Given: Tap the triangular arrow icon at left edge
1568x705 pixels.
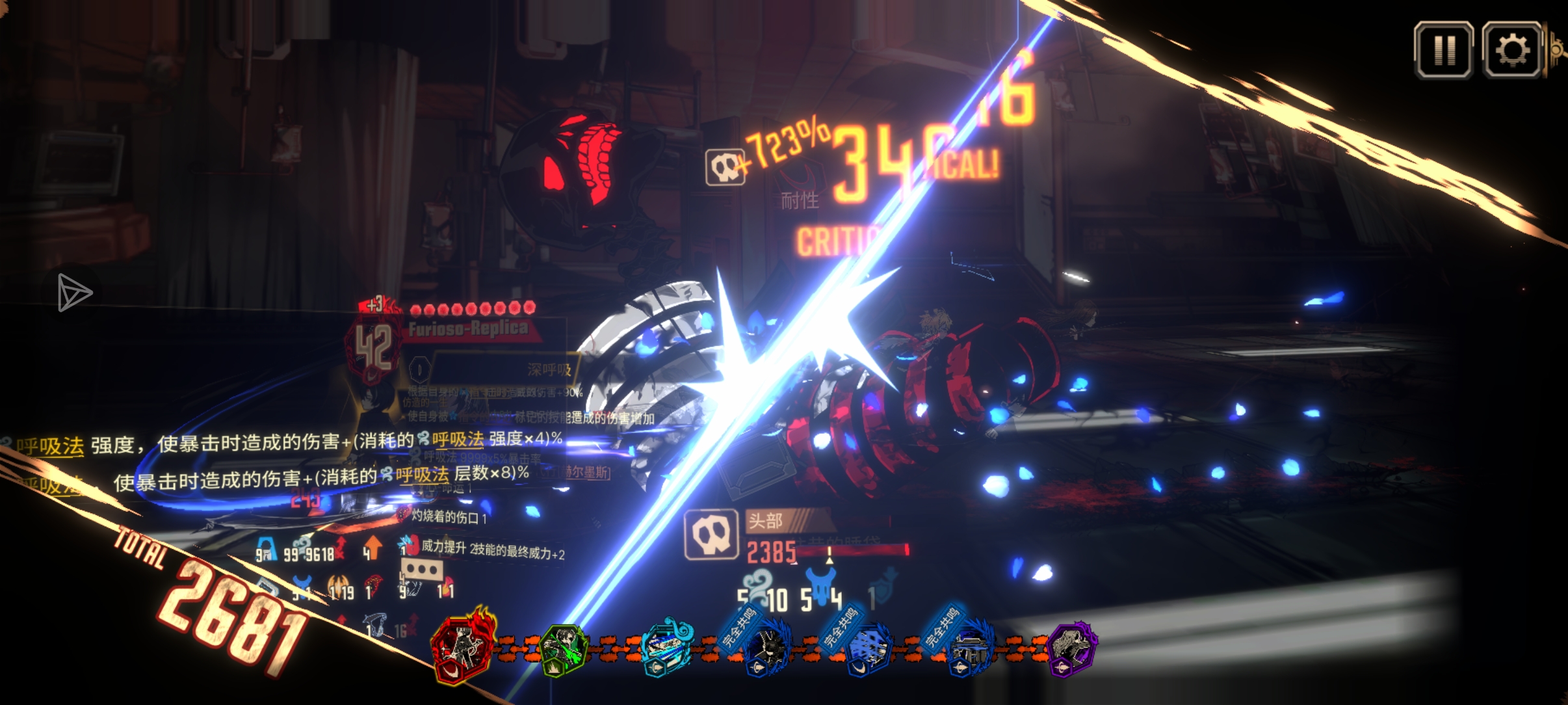Looking at the screenshot, I should (x=73, y=293).
